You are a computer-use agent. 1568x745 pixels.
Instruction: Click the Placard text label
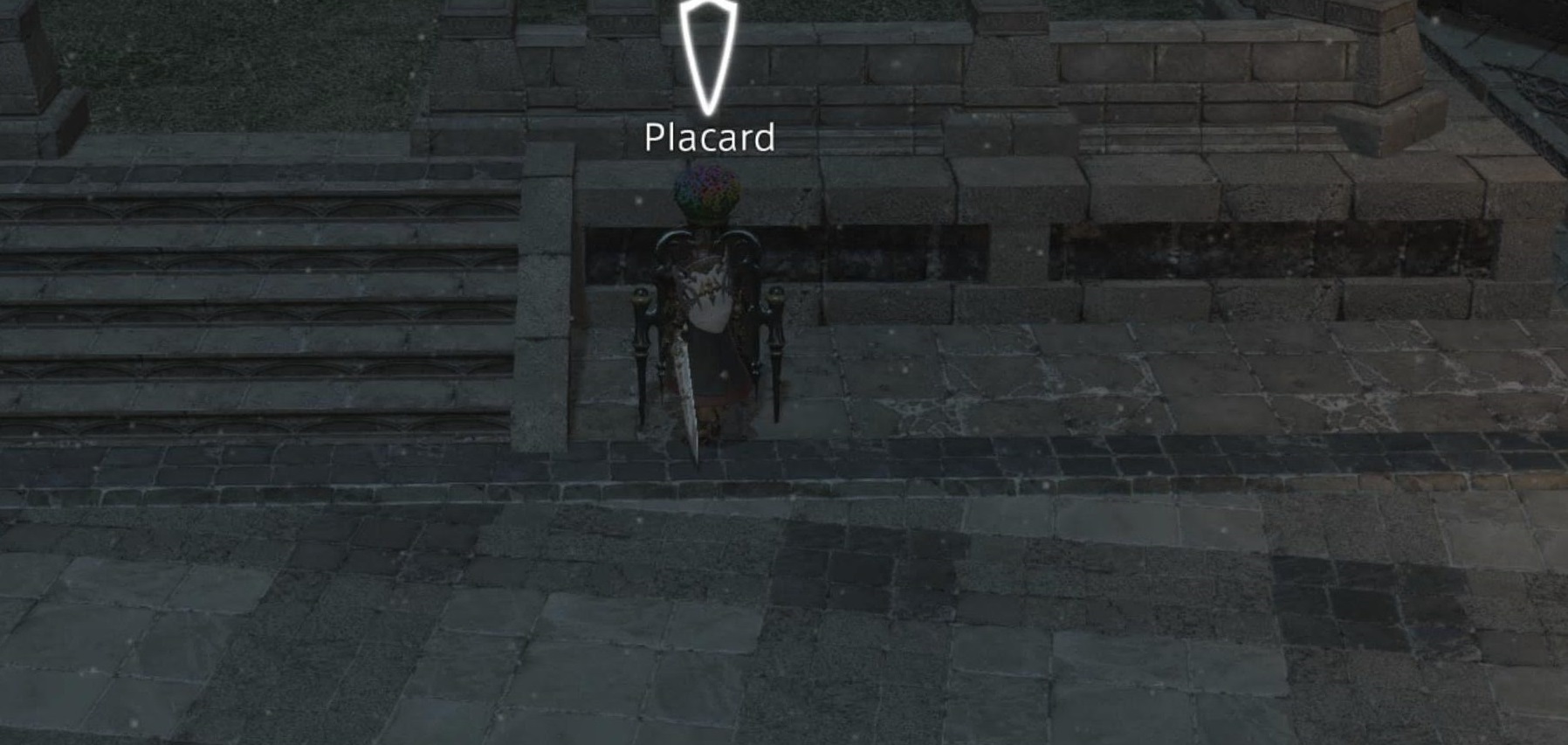(x=709, y=136)
